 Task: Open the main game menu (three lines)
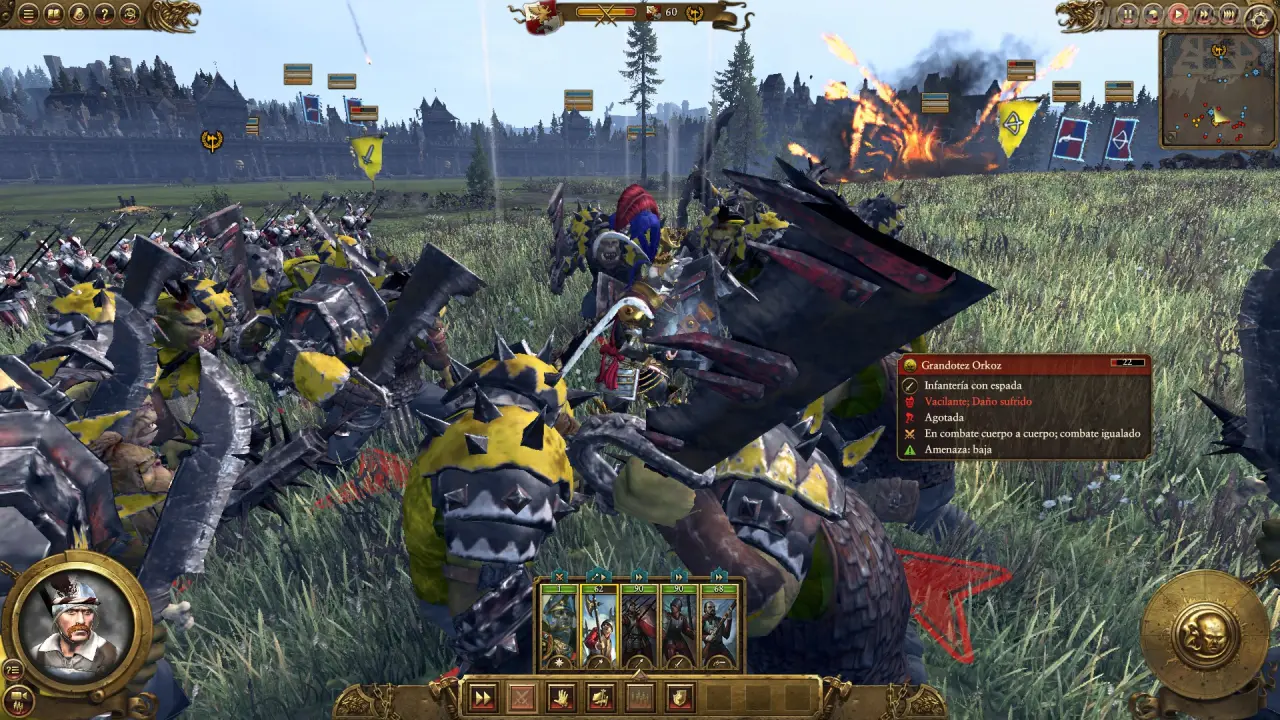(28, 14)
